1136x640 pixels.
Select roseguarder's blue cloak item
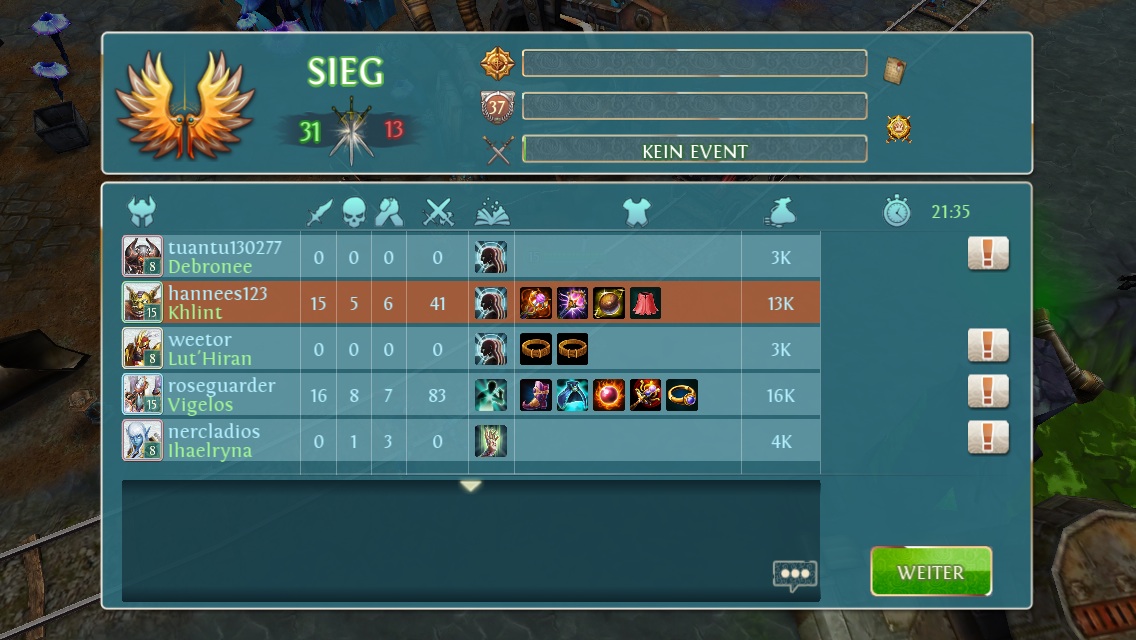pos(572,395)
